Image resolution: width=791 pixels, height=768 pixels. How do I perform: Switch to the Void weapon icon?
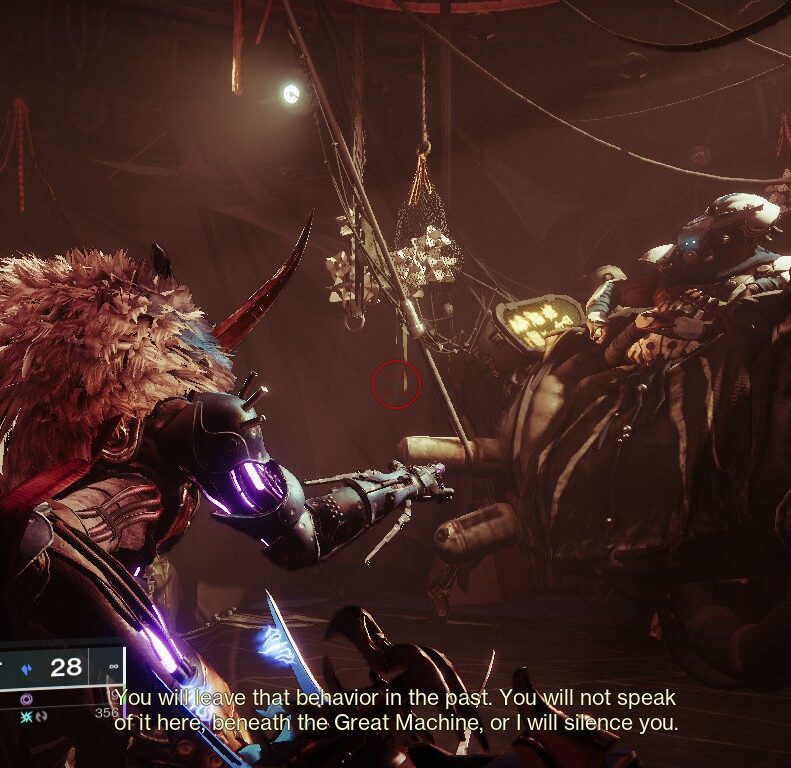(26, 699)
